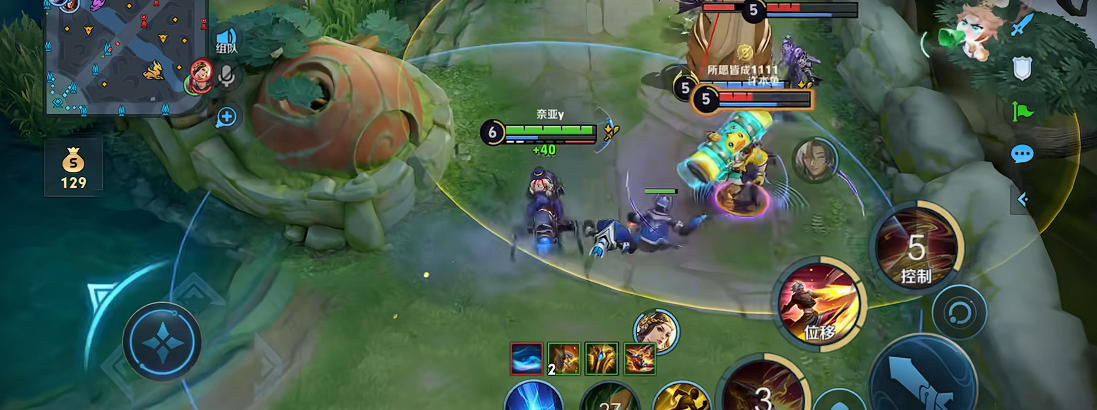The height and width of the screenshot is (410, 1097).
Task: Select the female hero portrait above items
Action: (656, 332)
